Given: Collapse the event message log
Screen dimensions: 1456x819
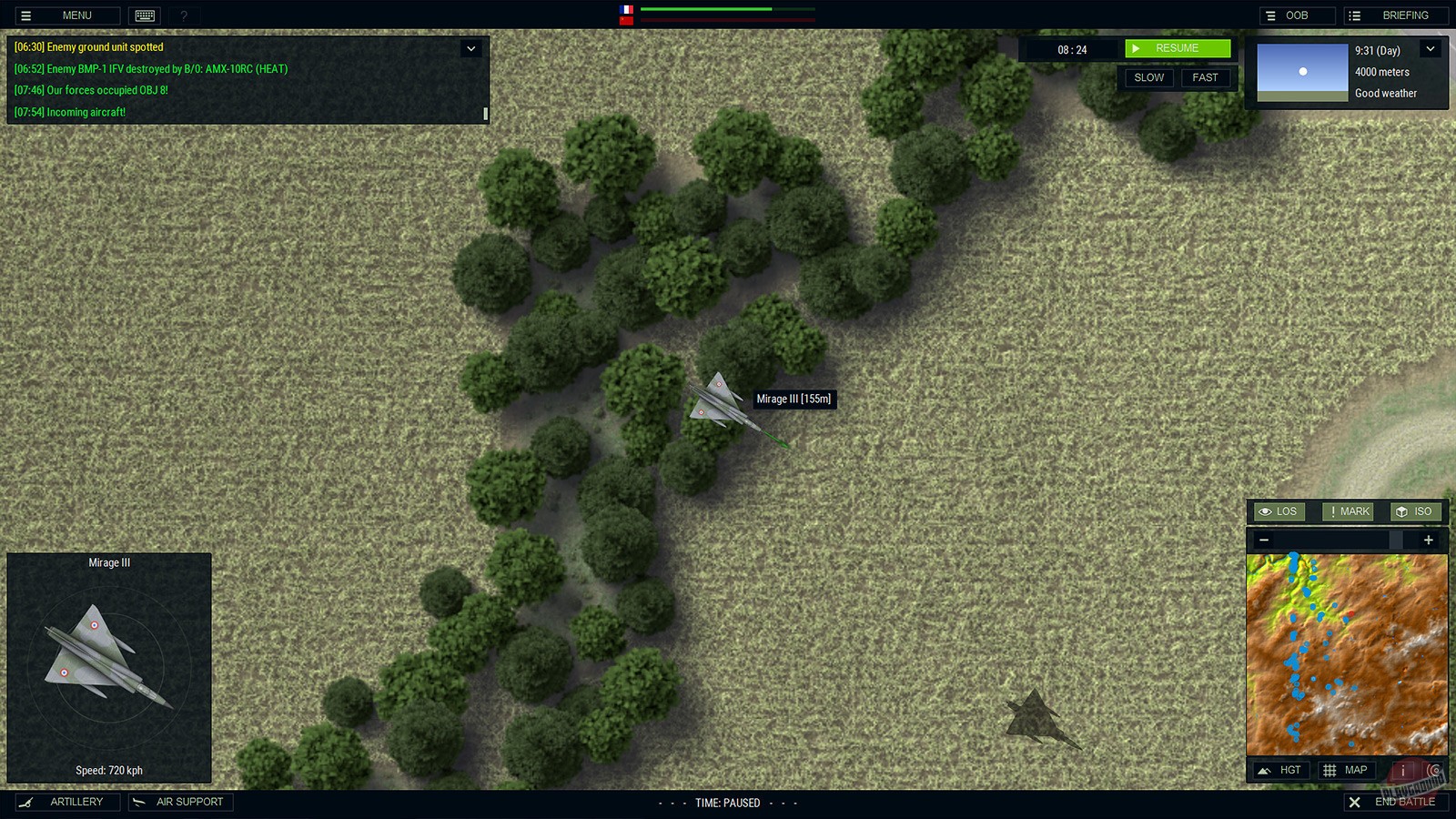Looking at the screenshot, I should 470,48.
